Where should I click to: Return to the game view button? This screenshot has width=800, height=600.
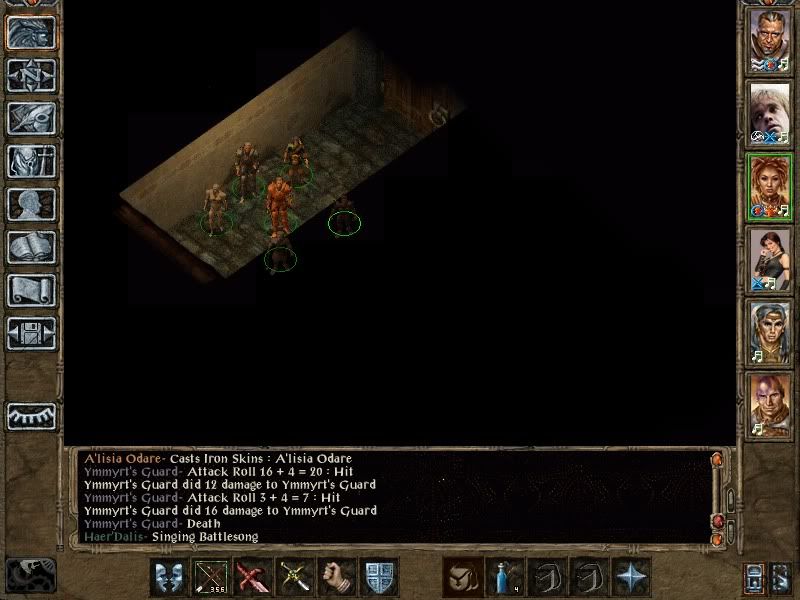[x=31, y=32]
